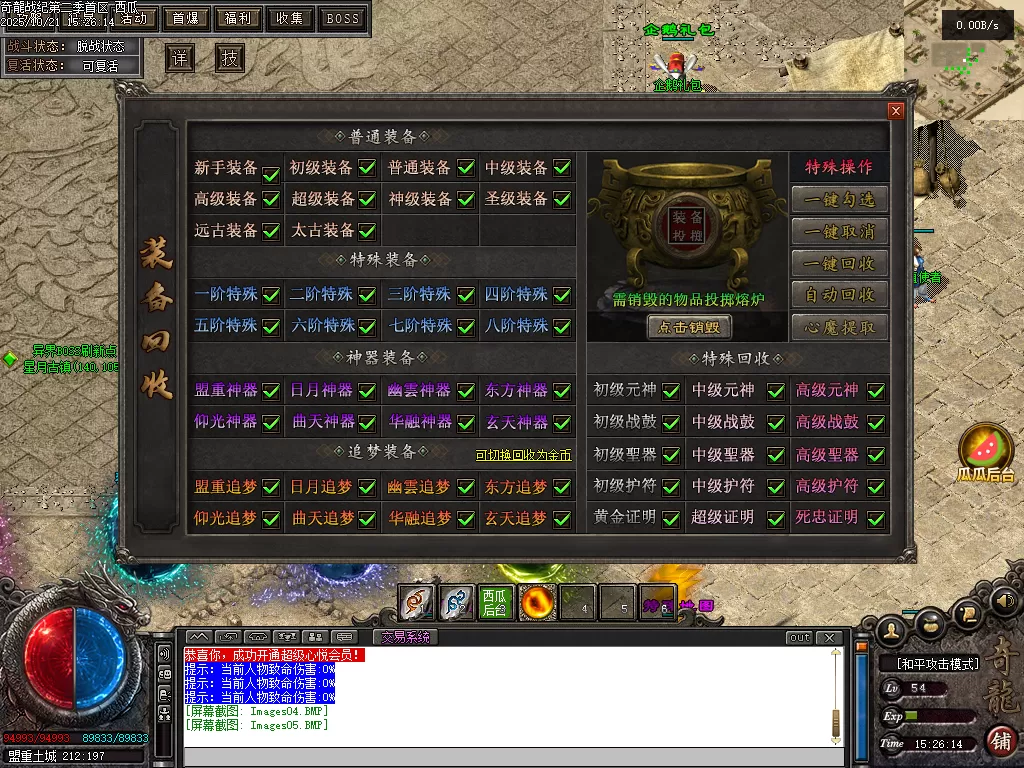Click the 一键勾选 select-all button
The image size is (1024, 768).
click(x=840, y=199)
